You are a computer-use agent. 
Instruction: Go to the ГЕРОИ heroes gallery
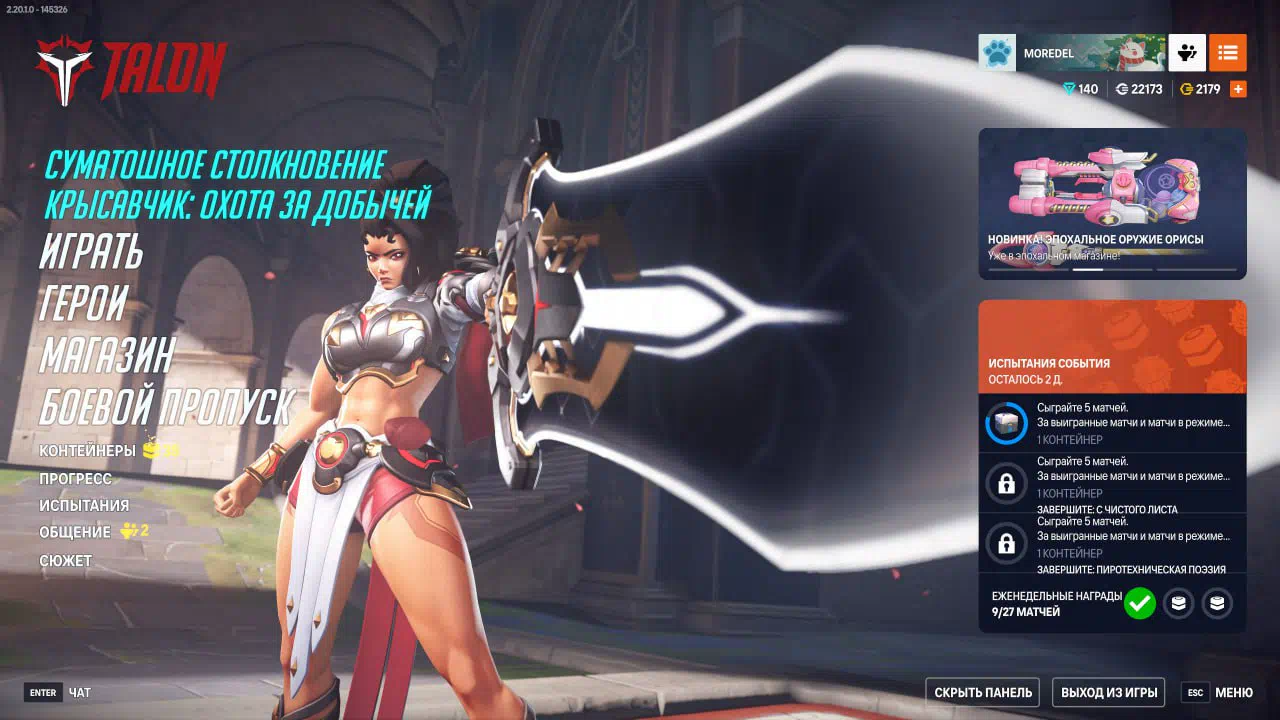point(84,302)
